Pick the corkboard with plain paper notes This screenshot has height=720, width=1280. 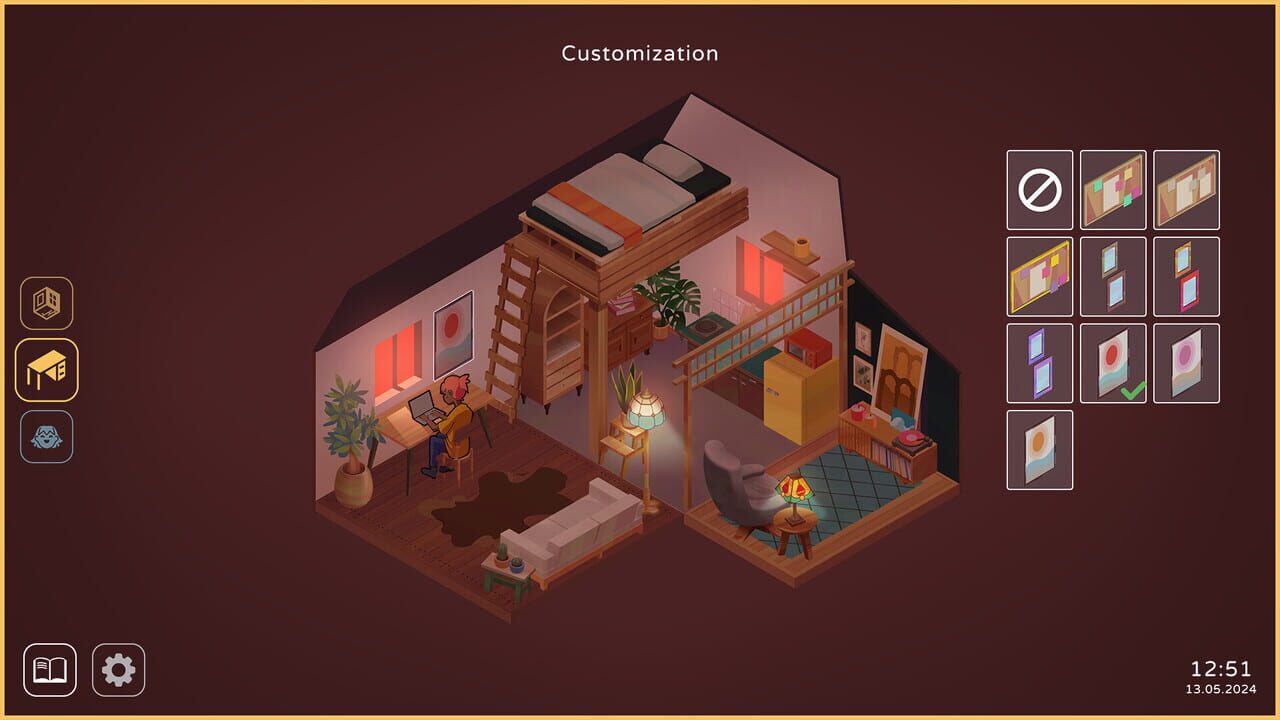click(x=1187, y=189)
